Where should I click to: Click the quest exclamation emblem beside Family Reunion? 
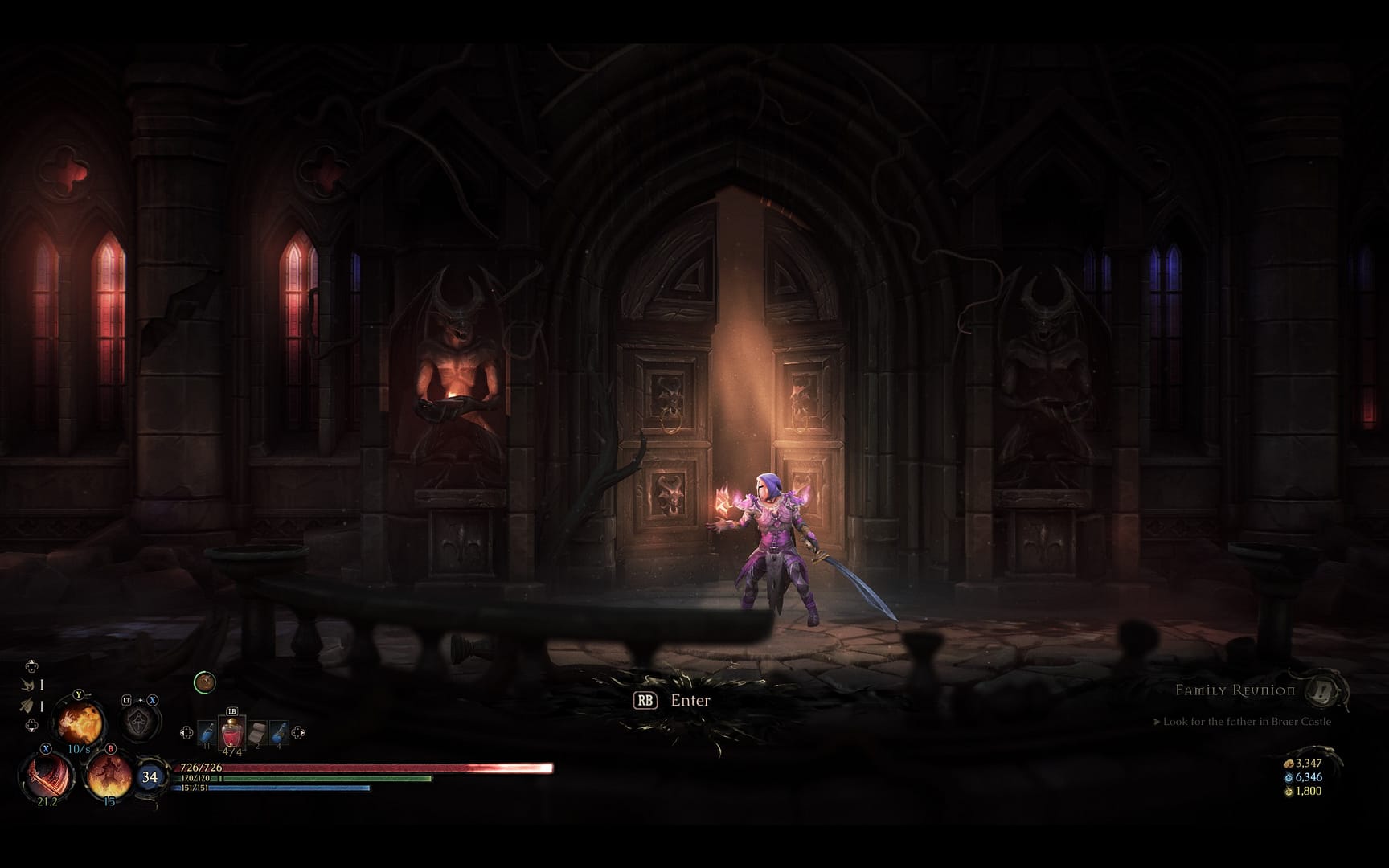click(1321, 692)
